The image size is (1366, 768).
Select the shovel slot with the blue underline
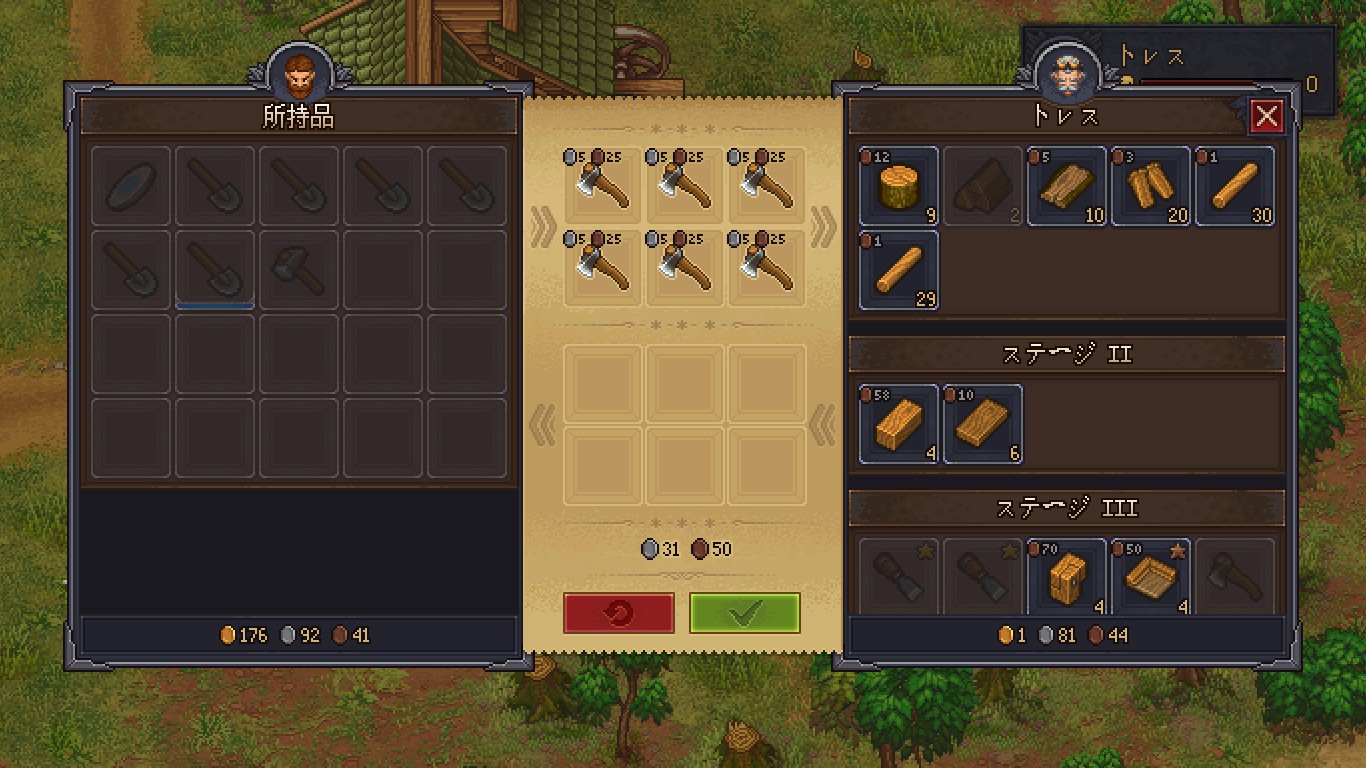(215, 271)
